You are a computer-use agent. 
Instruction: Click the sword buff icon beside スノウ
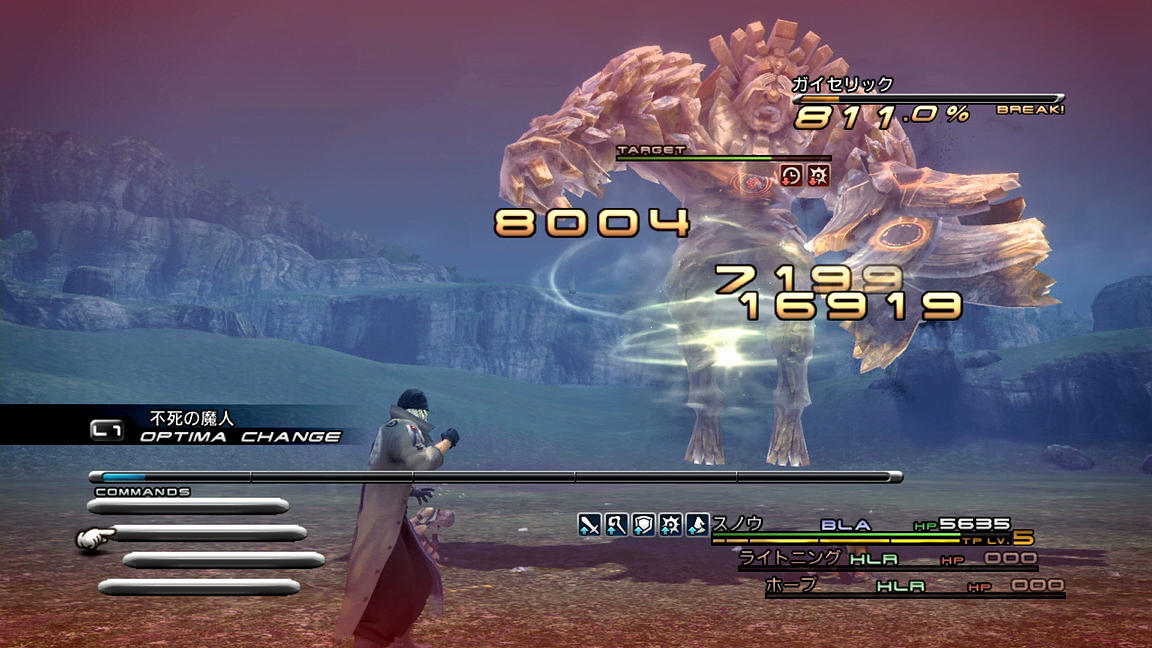click(589, 523)
